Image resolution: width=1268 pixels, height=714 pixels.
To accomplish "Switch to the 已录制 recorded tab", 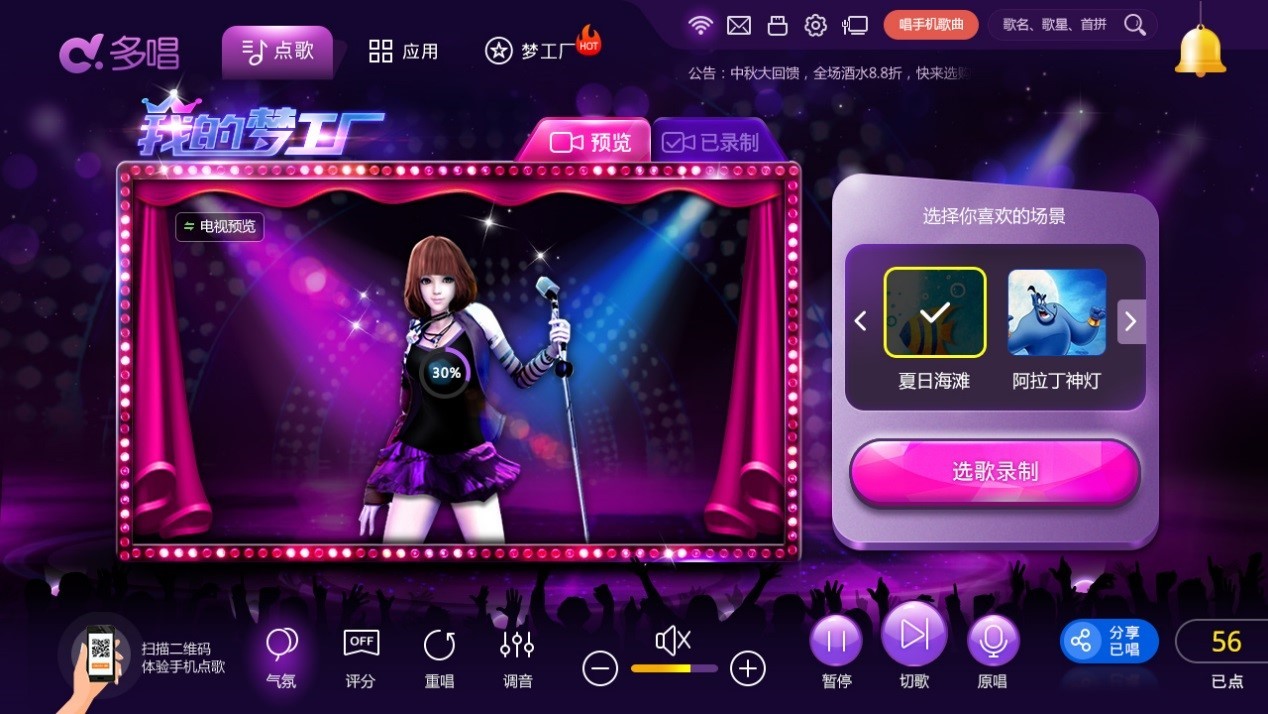I will click(x=711, y=142).
